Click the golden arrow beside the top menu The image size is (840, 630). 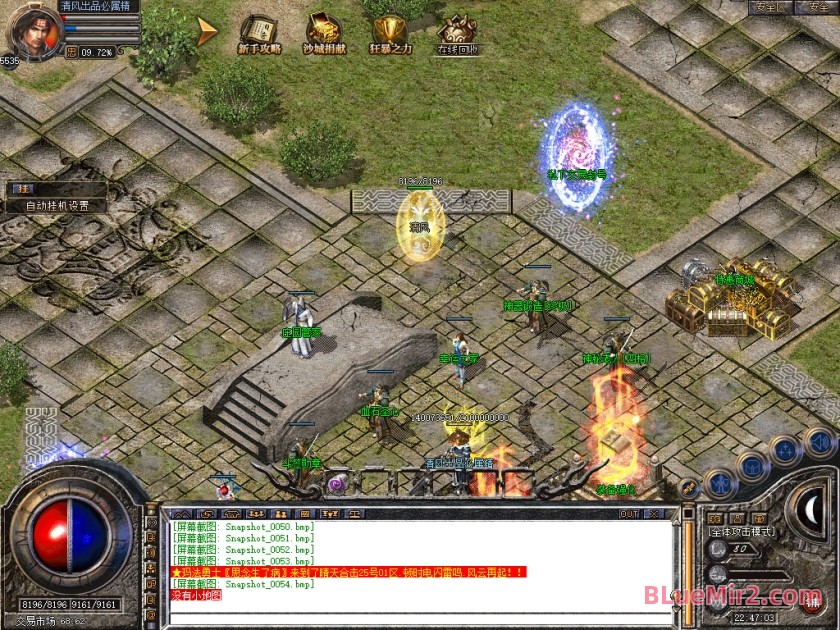[207, 32]
